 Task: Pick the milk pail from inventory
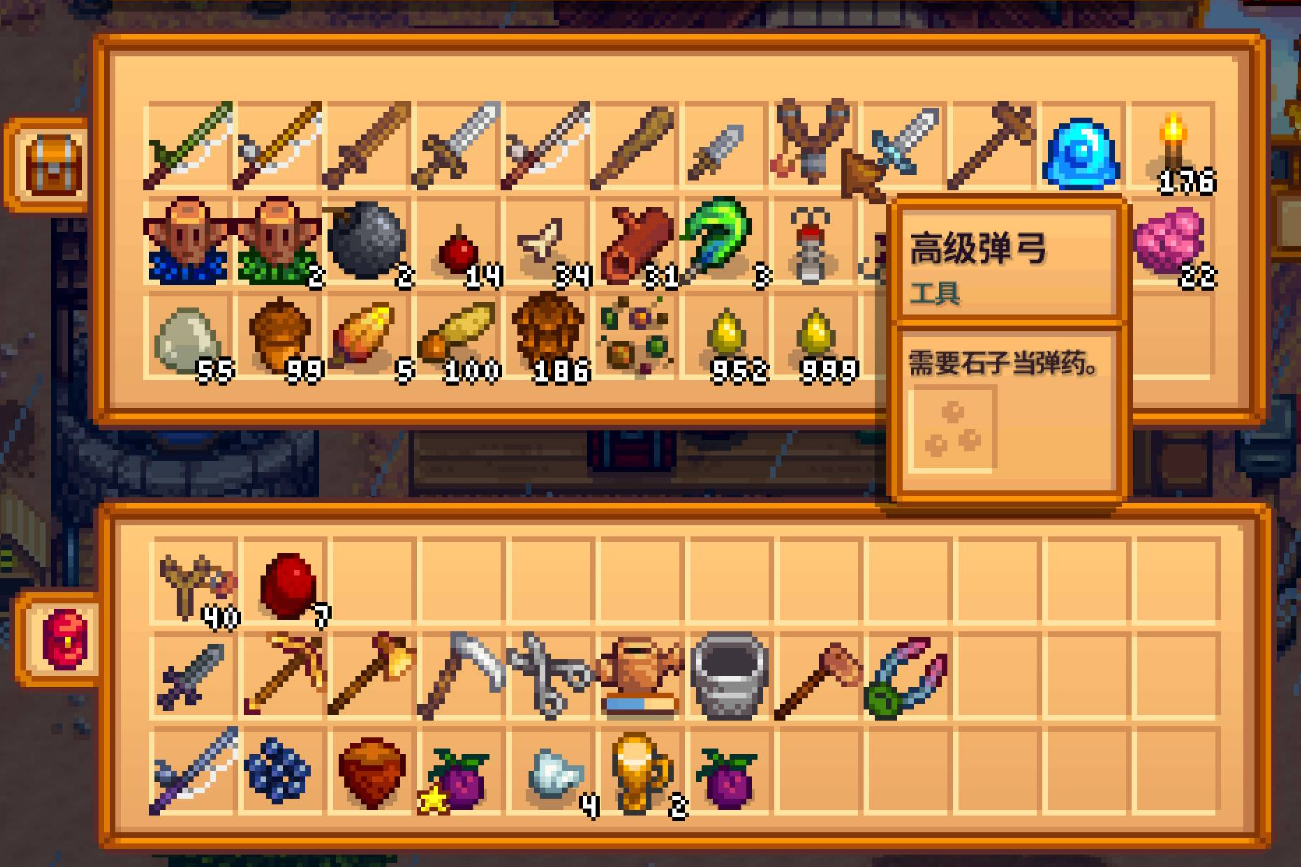coord(730,676)
